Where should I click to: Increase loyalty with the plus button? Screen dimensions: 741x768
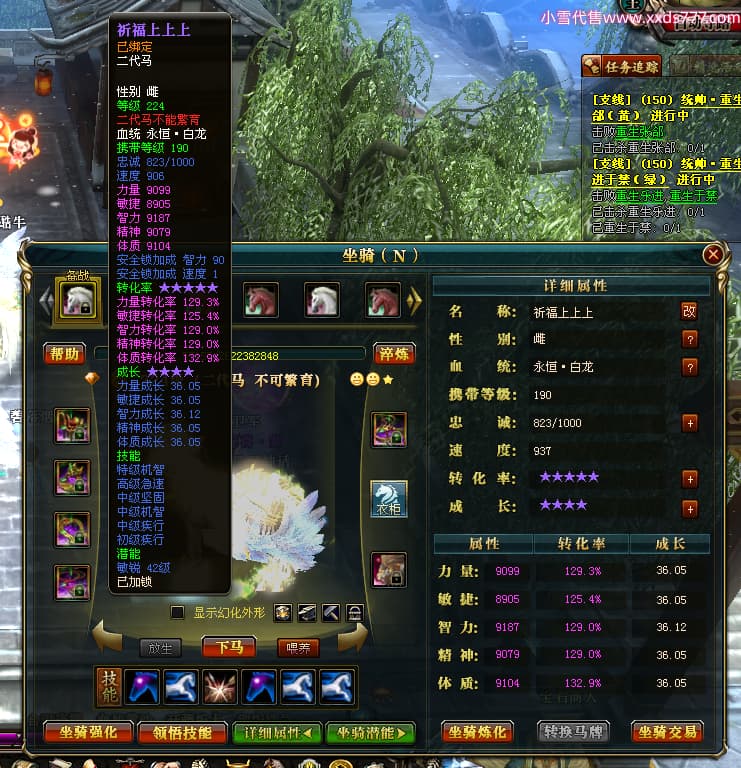[x=689, y=423]
